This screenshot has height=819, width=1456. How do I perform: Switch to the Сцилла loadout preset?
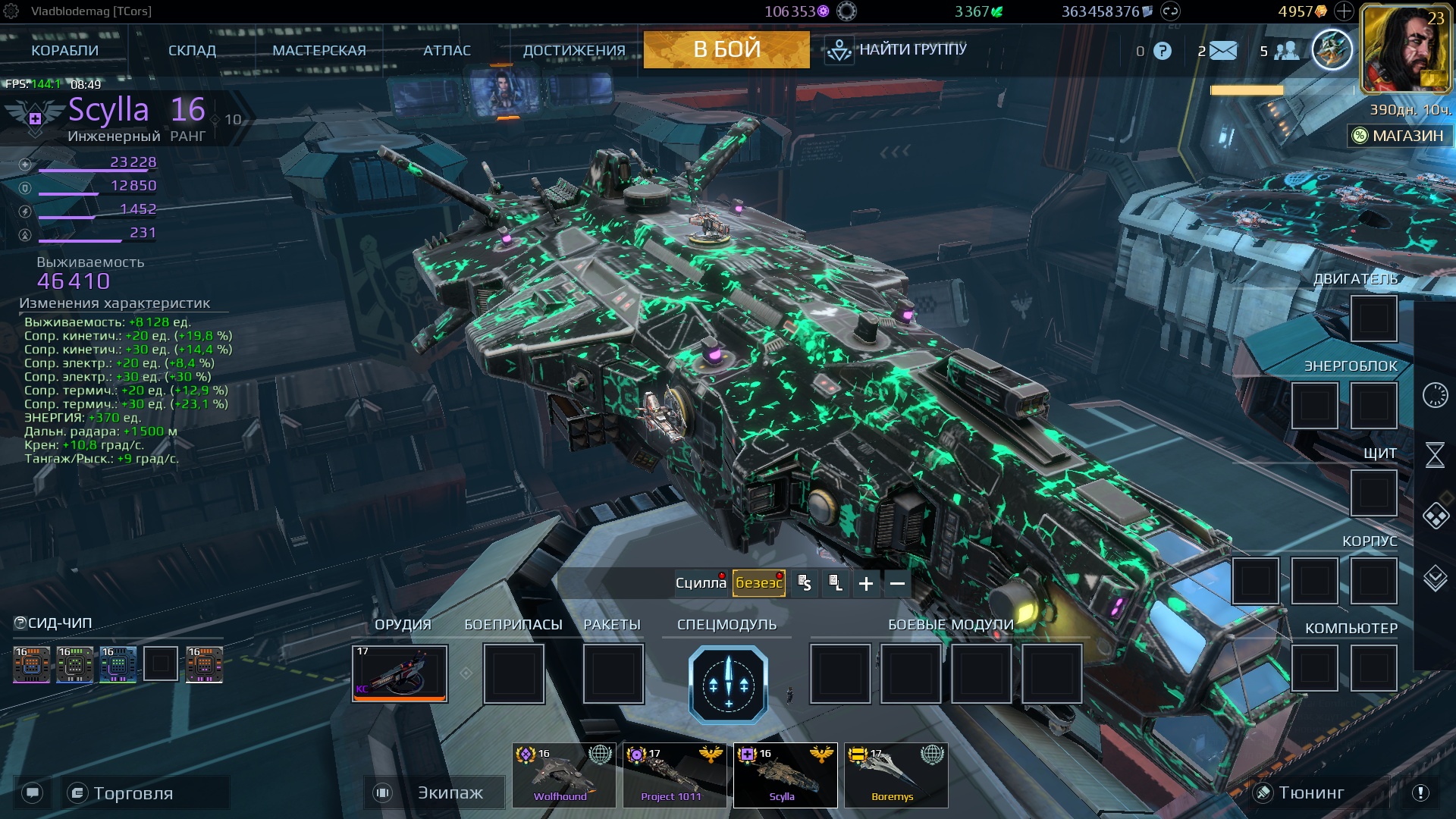click(x=700, y=583)
